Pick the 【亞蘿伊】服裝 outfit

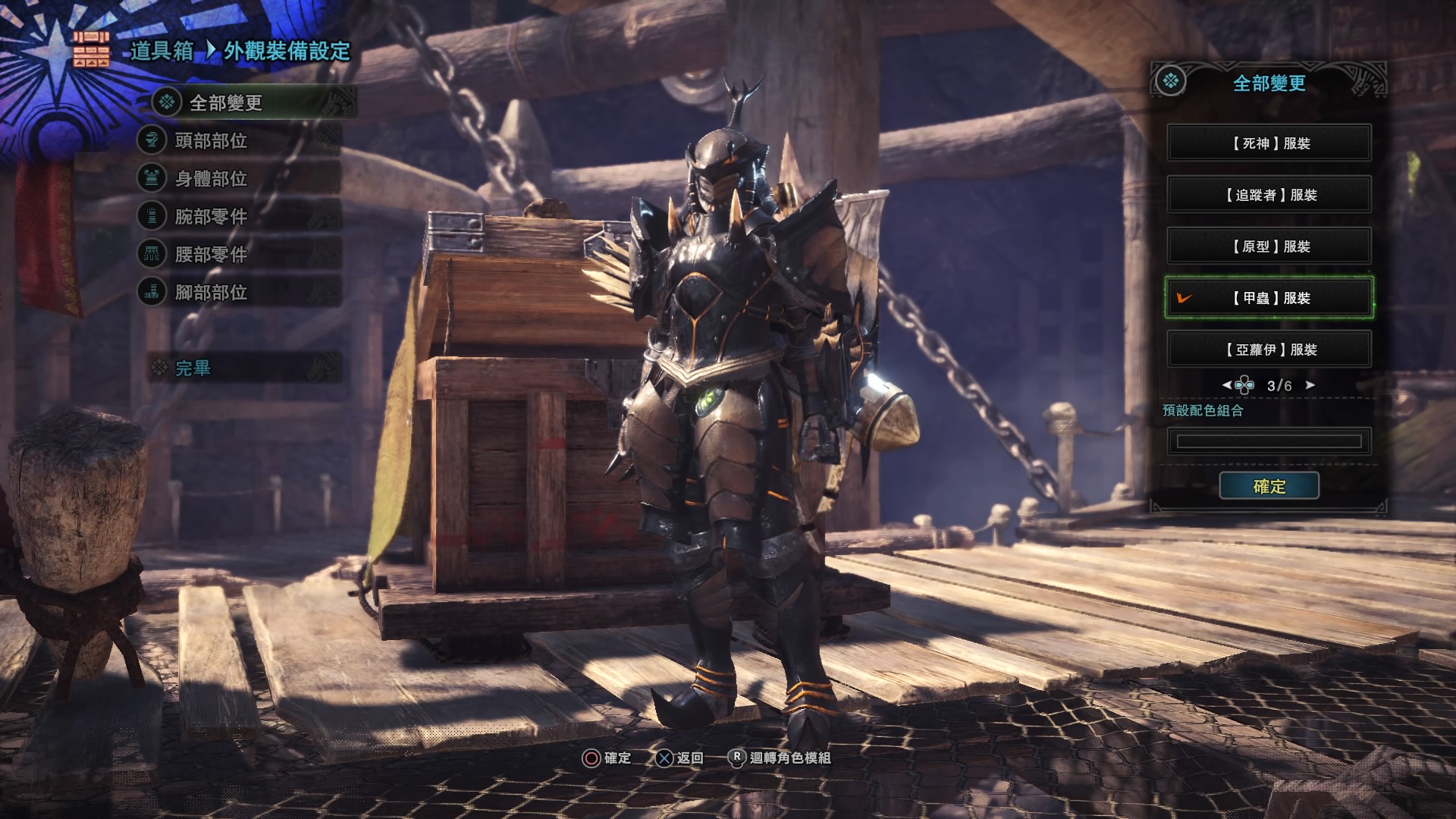point(1269,350)
